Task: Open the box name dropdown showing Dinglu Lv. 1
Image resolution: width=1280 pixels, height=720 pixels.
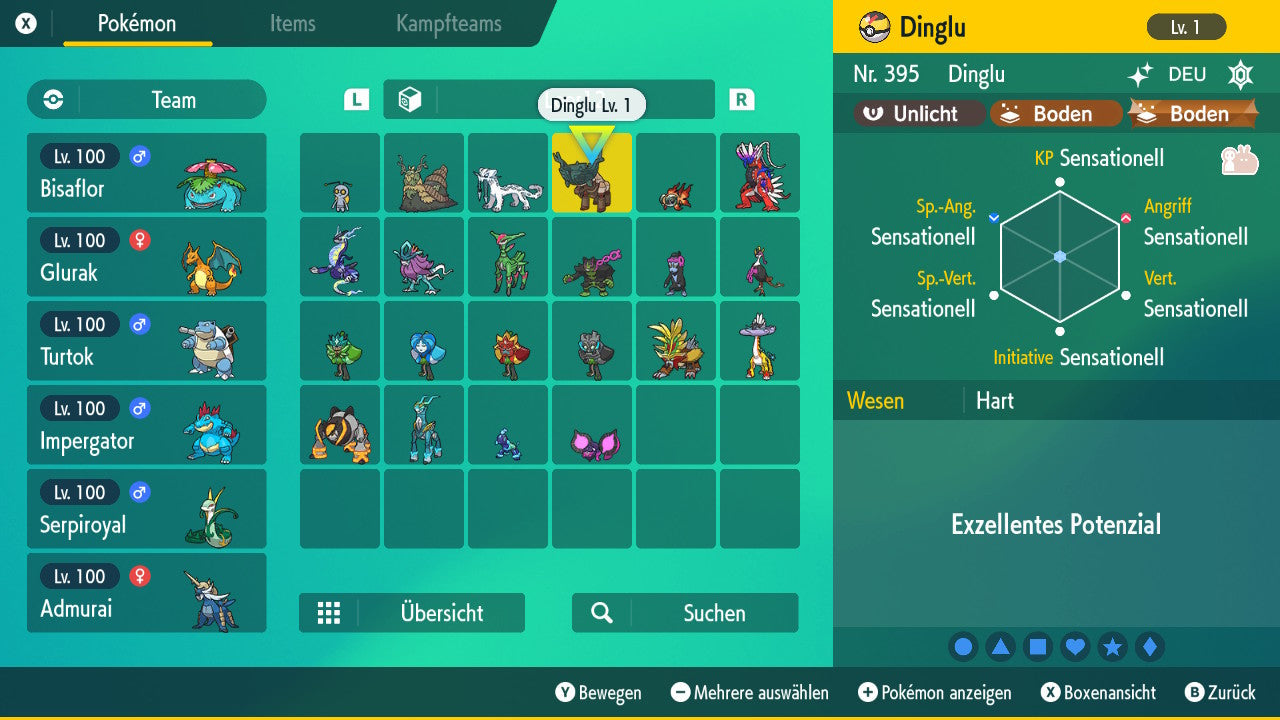Action: click(x=591, y=104)
